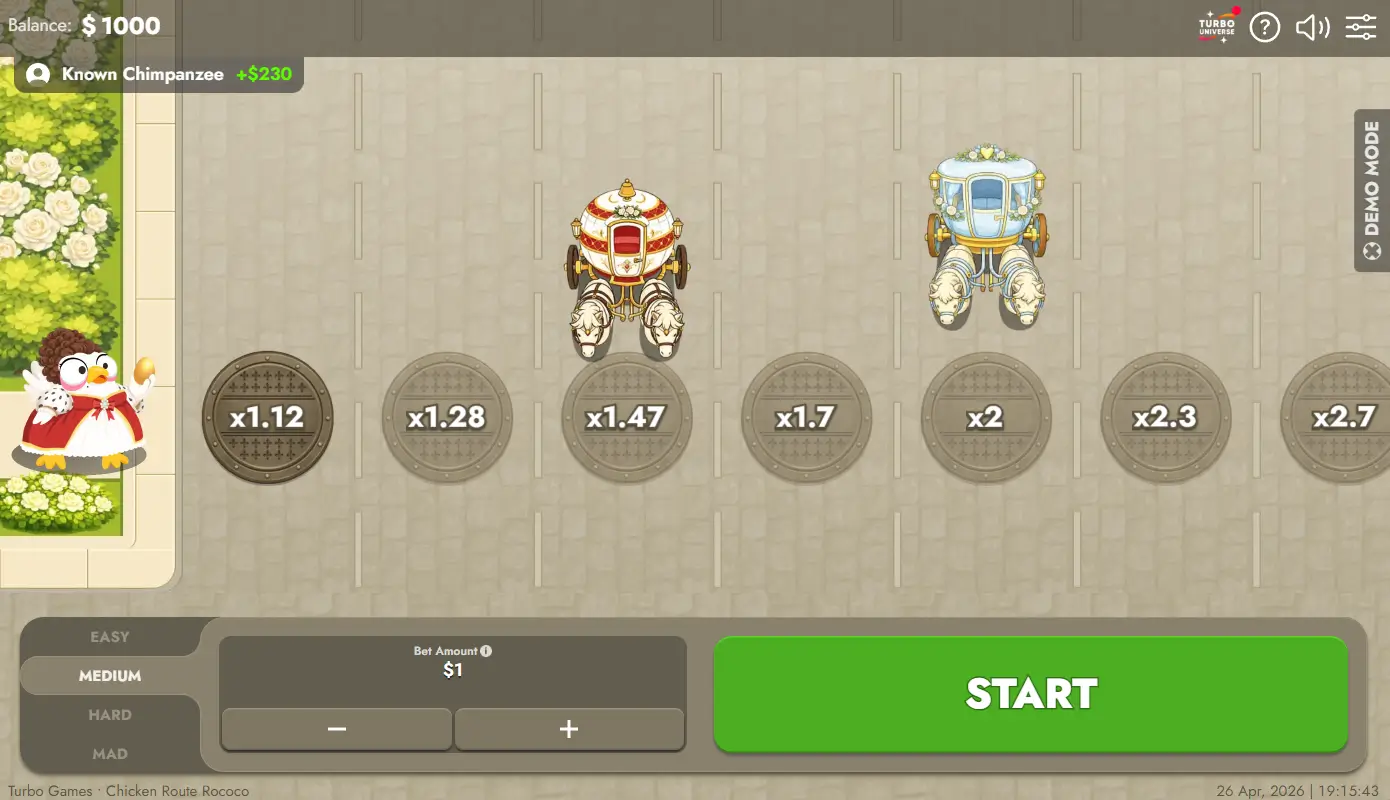This screenshot has height=800, width=1390.
Task: Click the help question mark icon
Action: coord(1264,27)
